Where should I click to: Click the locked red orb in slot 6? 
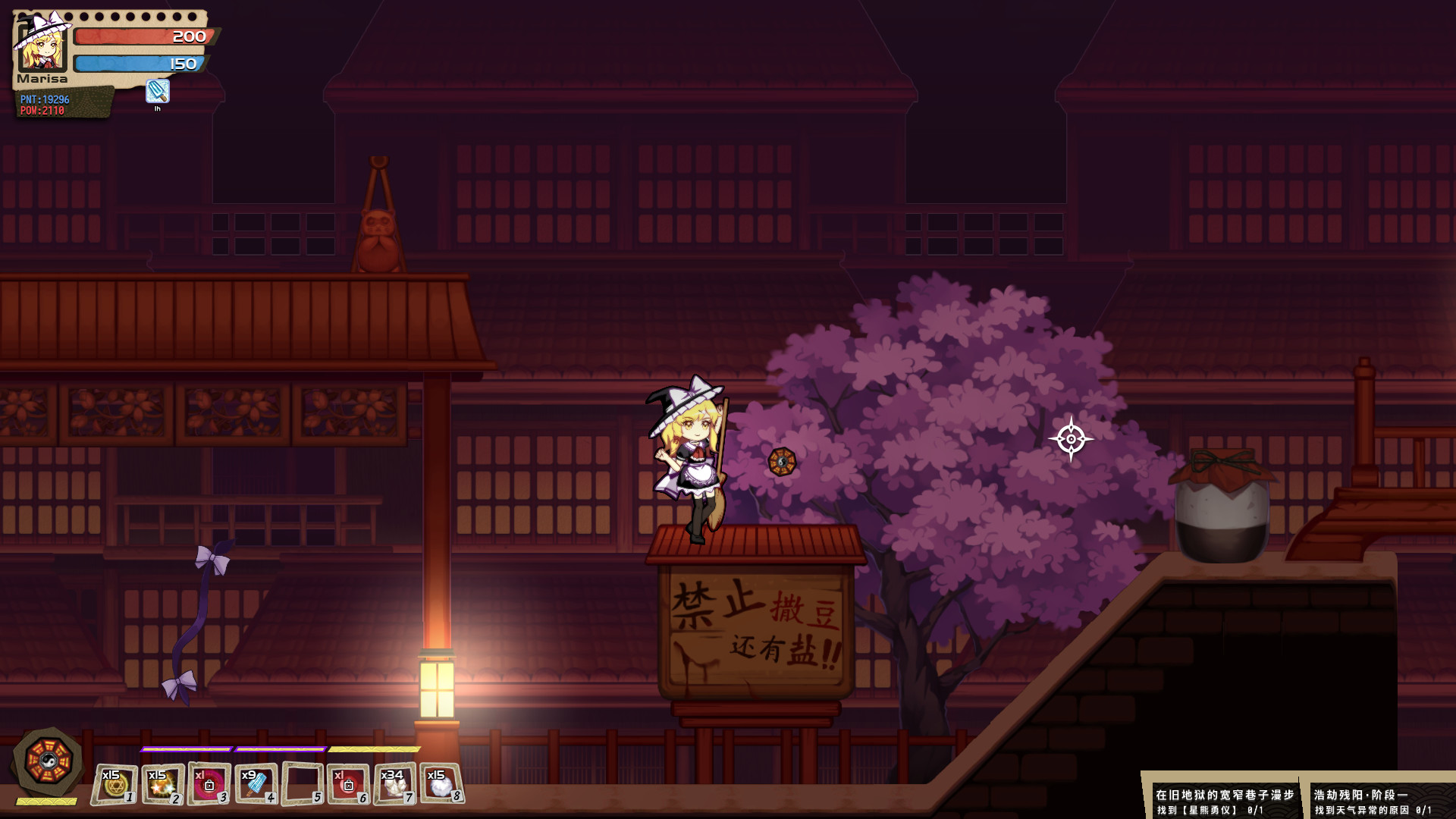tap(349, 781)
